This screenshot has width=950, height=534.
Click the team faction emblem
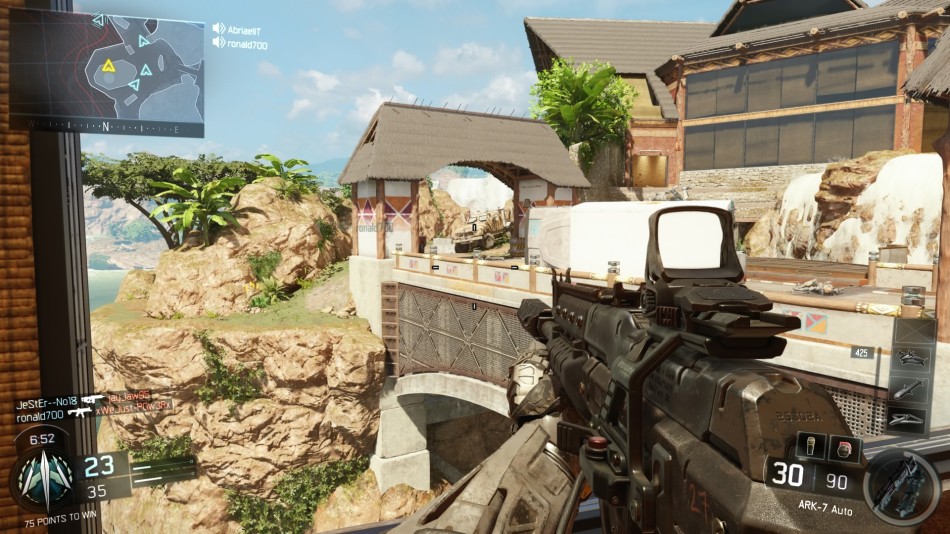[44, 478]
